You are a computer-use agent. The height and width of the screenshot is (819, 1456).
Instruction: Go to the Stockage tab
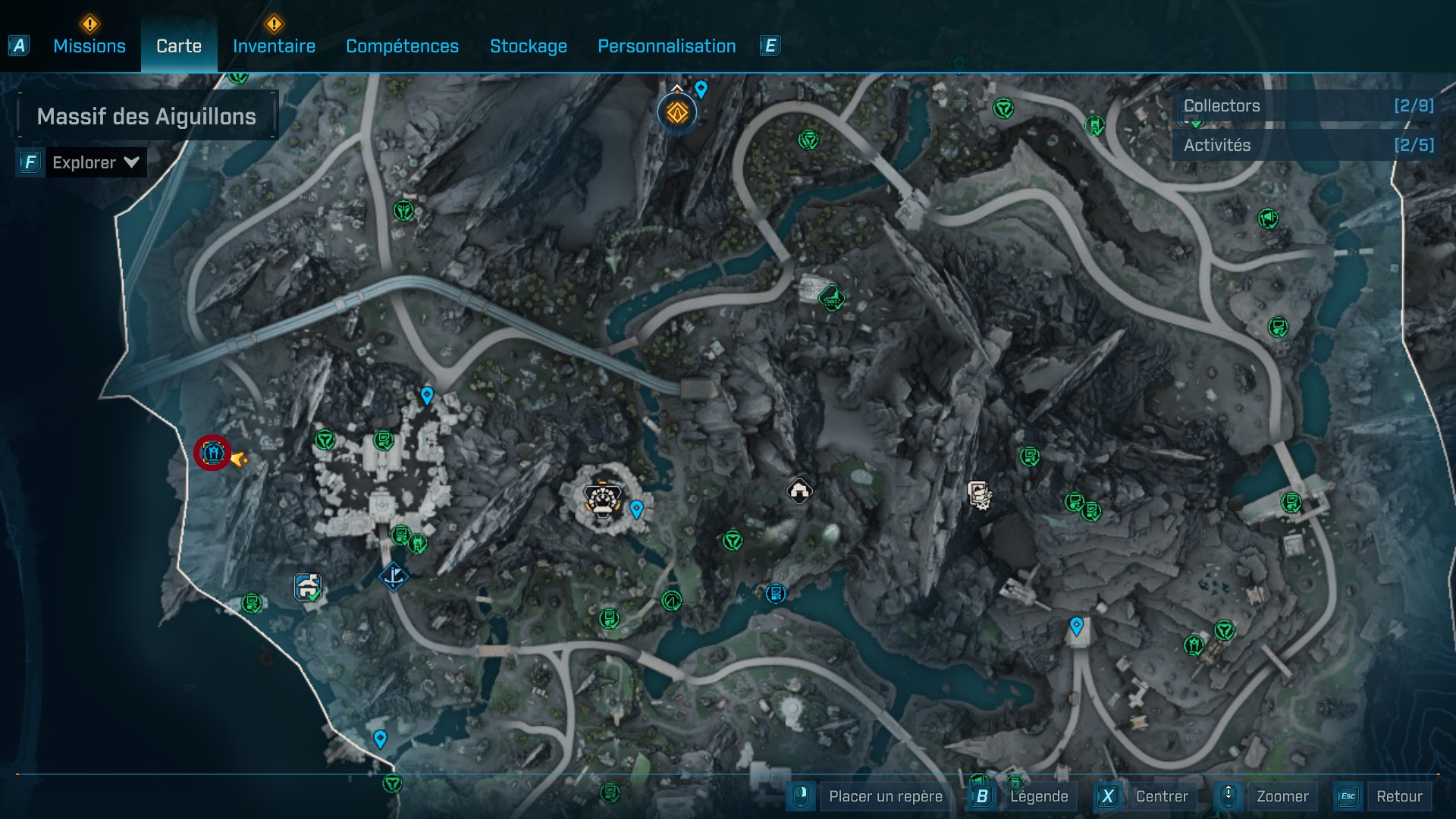[x=528, y=46]
